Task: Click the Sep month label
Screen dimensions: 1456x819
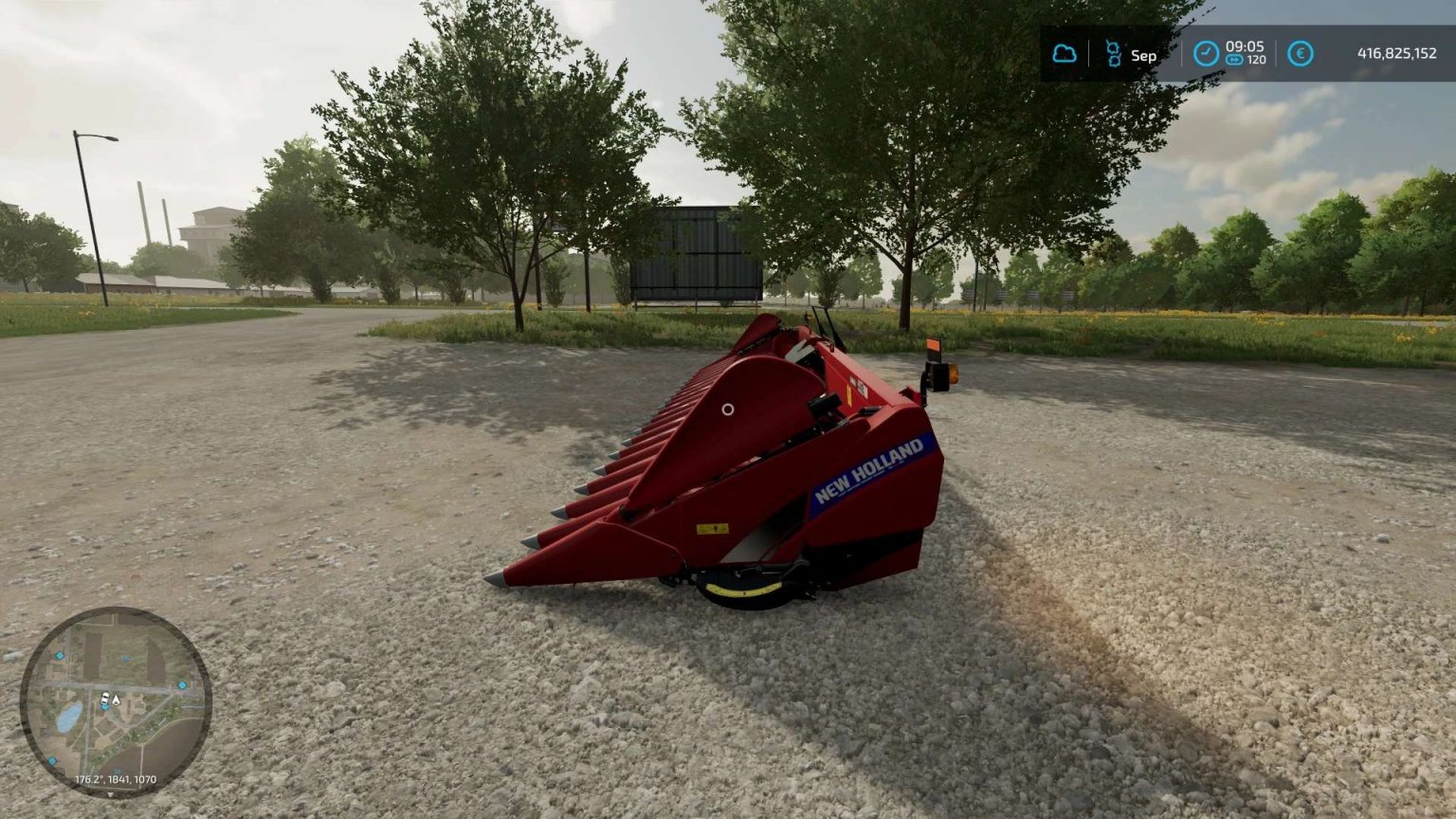Action: click(1142, 55)
